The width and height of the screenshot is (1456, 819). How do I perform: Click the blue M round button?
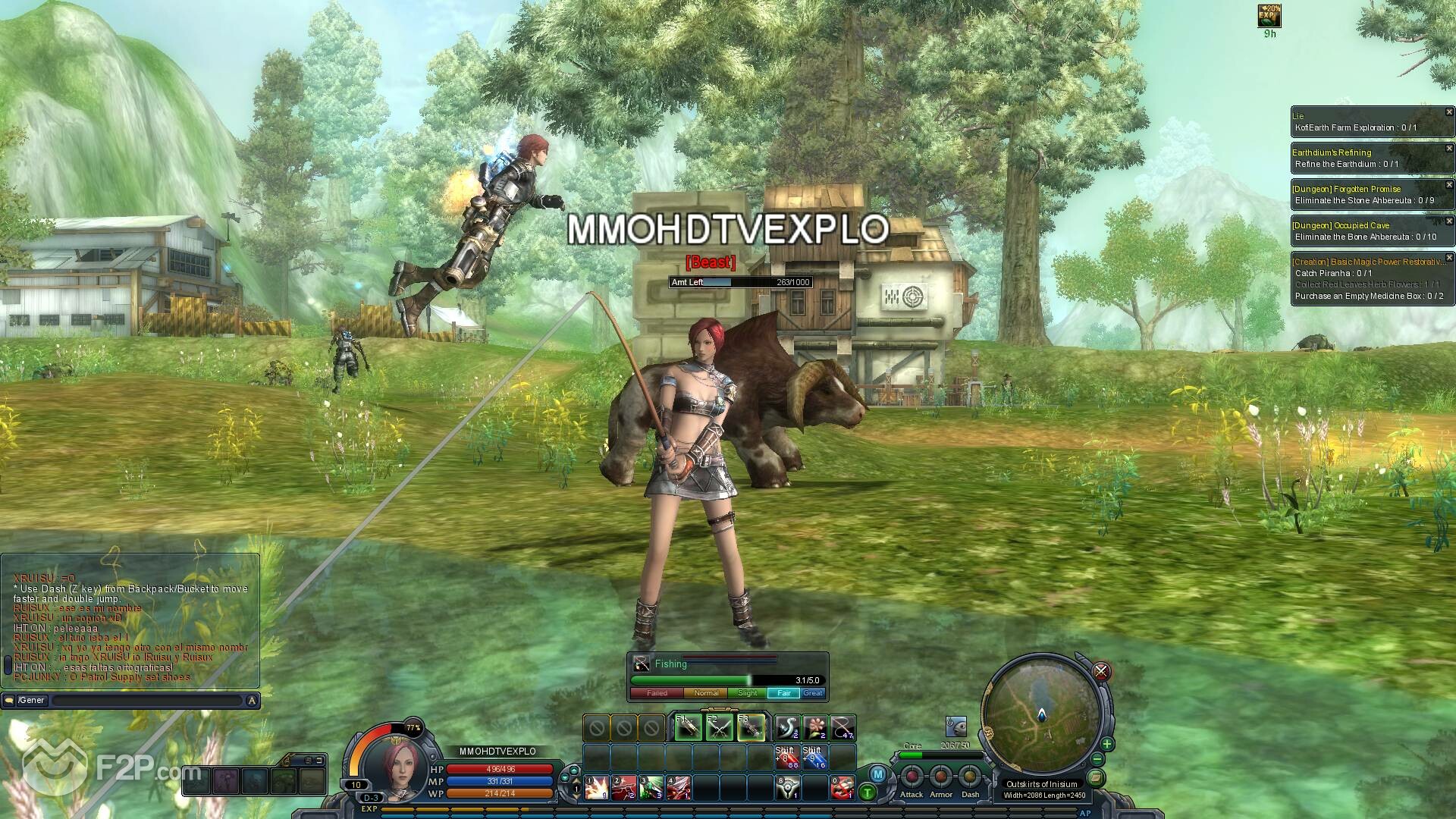pyautogui.click(x=877, y=774)
